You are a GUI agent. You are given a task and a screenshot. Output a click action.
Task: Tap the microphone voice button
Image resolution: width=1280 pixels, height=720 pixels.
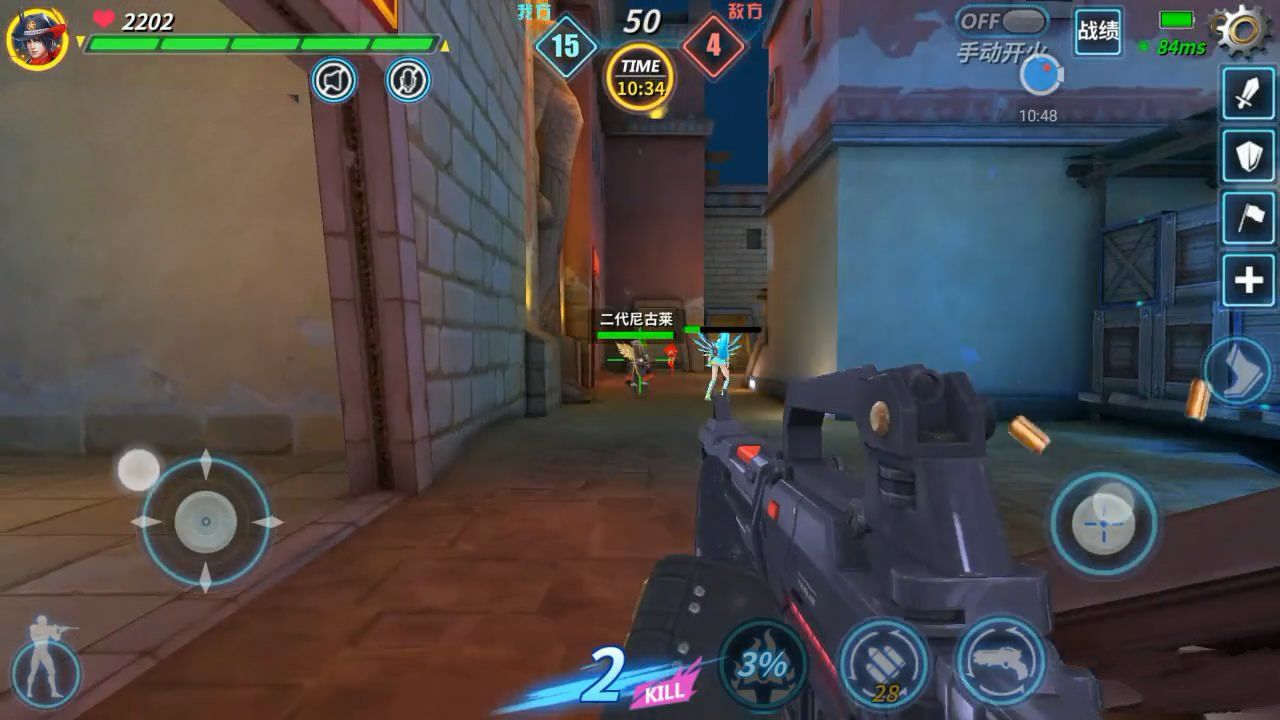(408, 80)
